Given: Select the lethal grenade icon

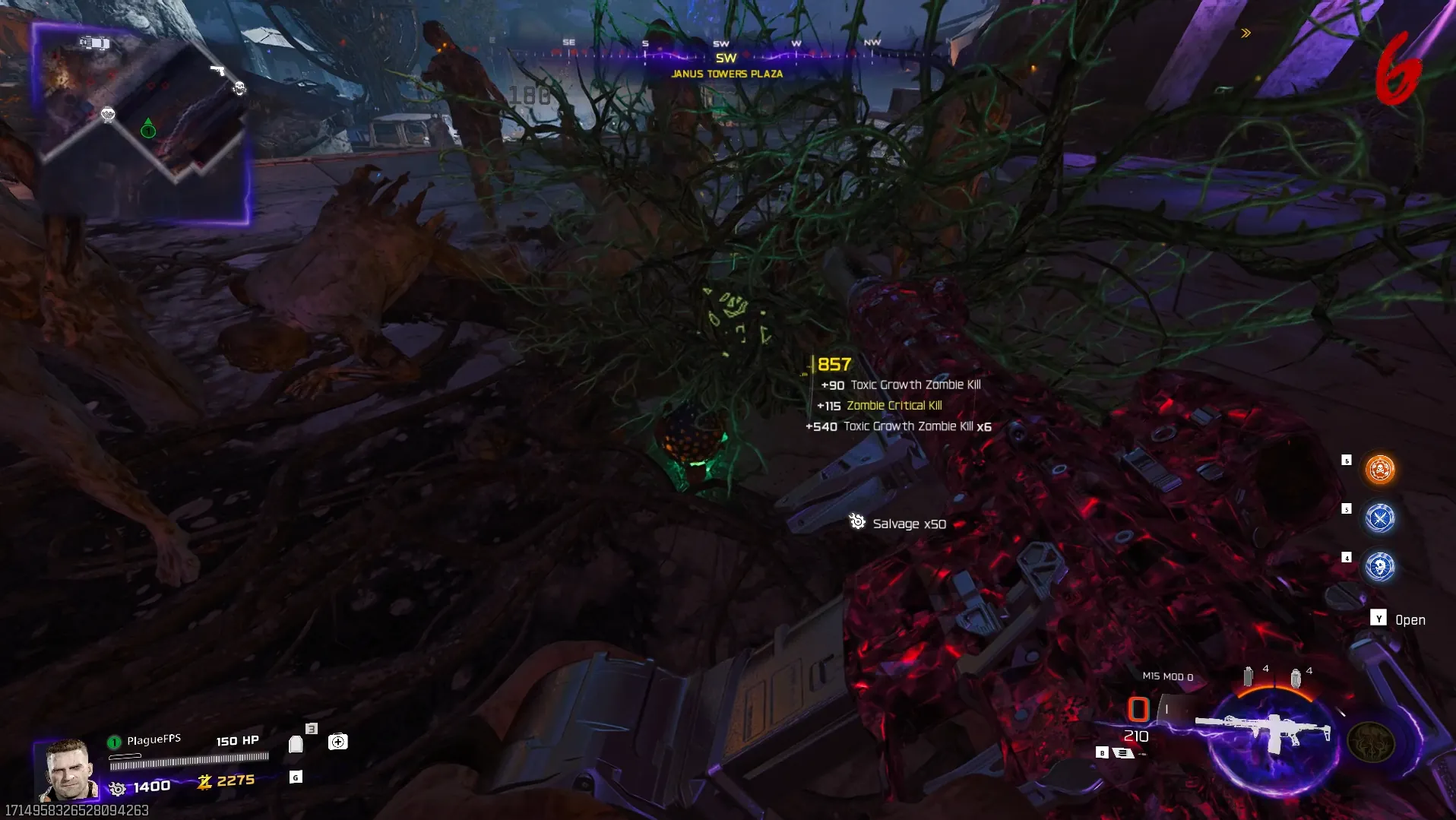Looking at the screenshot, I should [x=1296, y=678].
